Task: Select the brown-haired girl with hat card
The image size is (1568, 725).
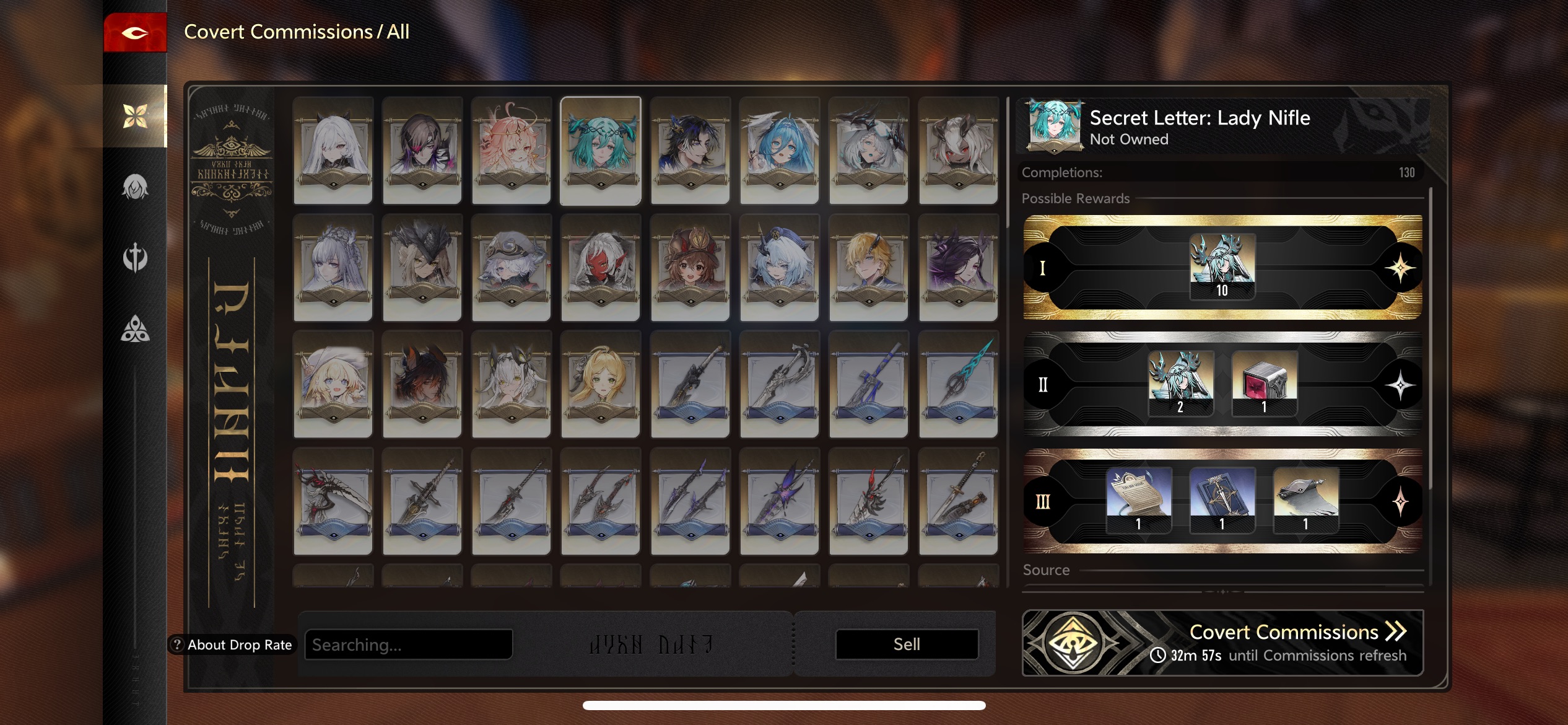Action: click(690, 268)
